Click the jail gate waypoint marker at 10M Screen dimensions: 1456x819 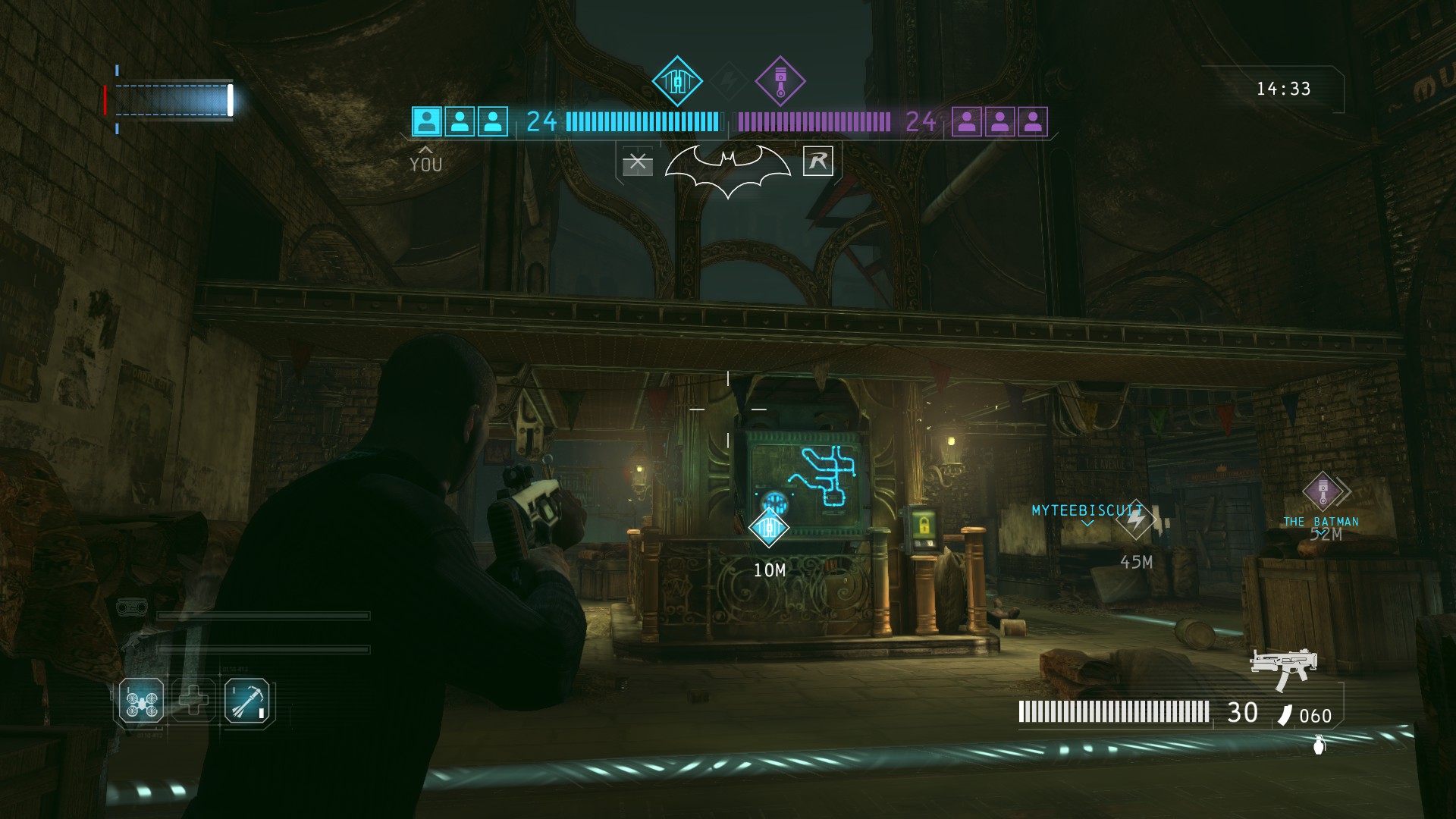[x=768, y=527]
